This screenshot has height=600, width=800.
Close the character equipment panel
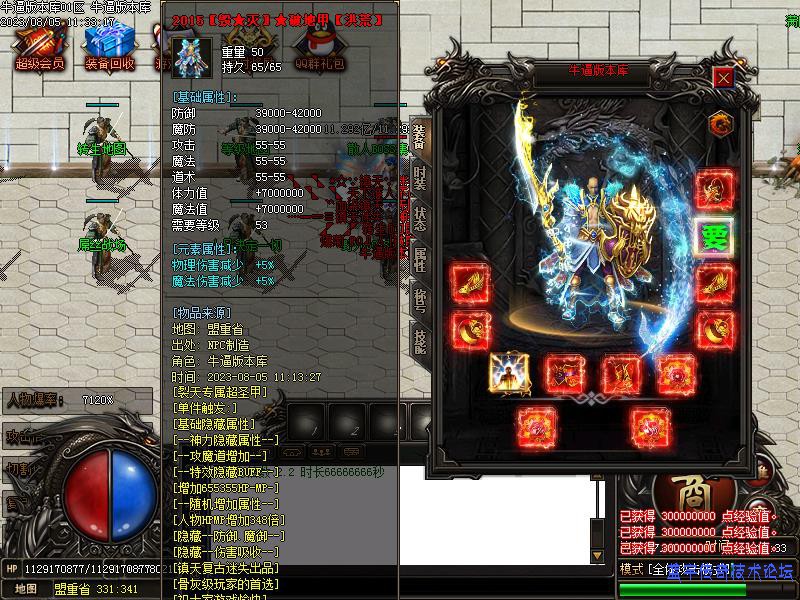click(724, 76)
